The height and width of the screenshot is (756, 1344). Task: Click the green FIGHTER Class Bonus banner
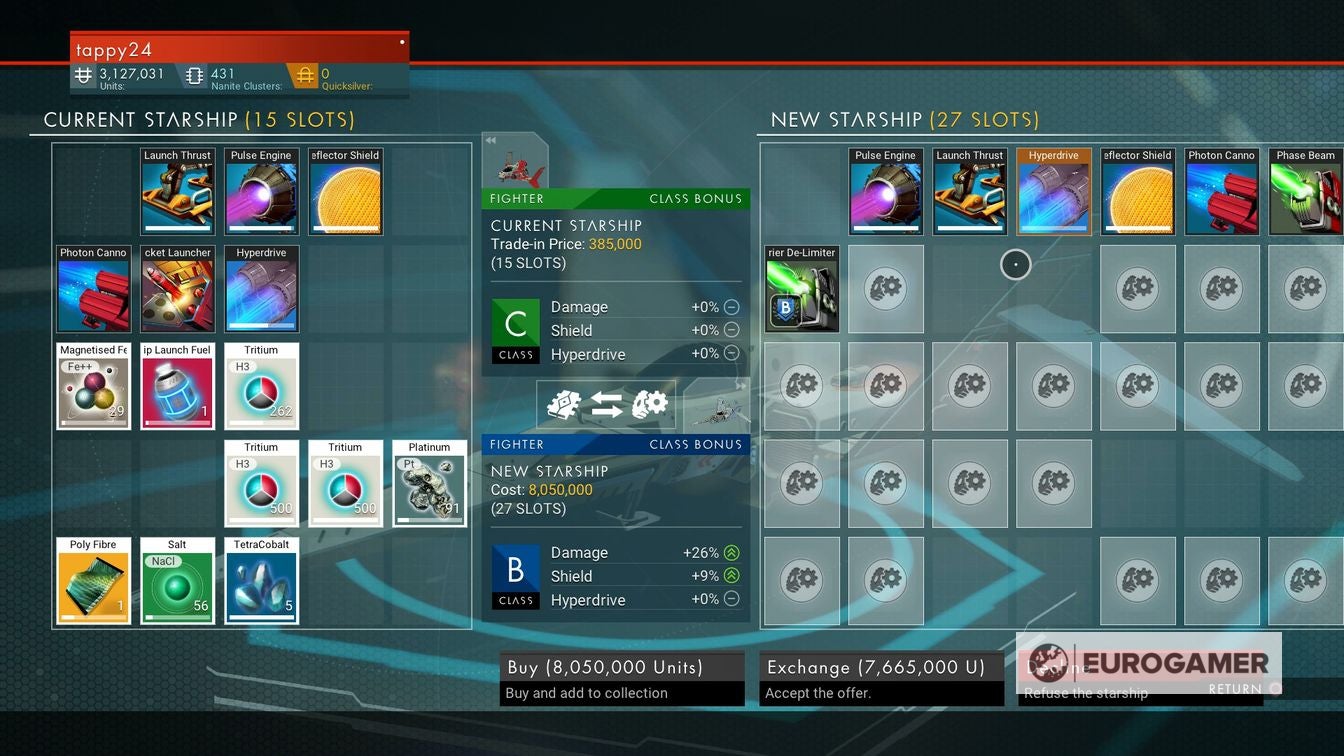pyautogui.click(x=615, y=199)
